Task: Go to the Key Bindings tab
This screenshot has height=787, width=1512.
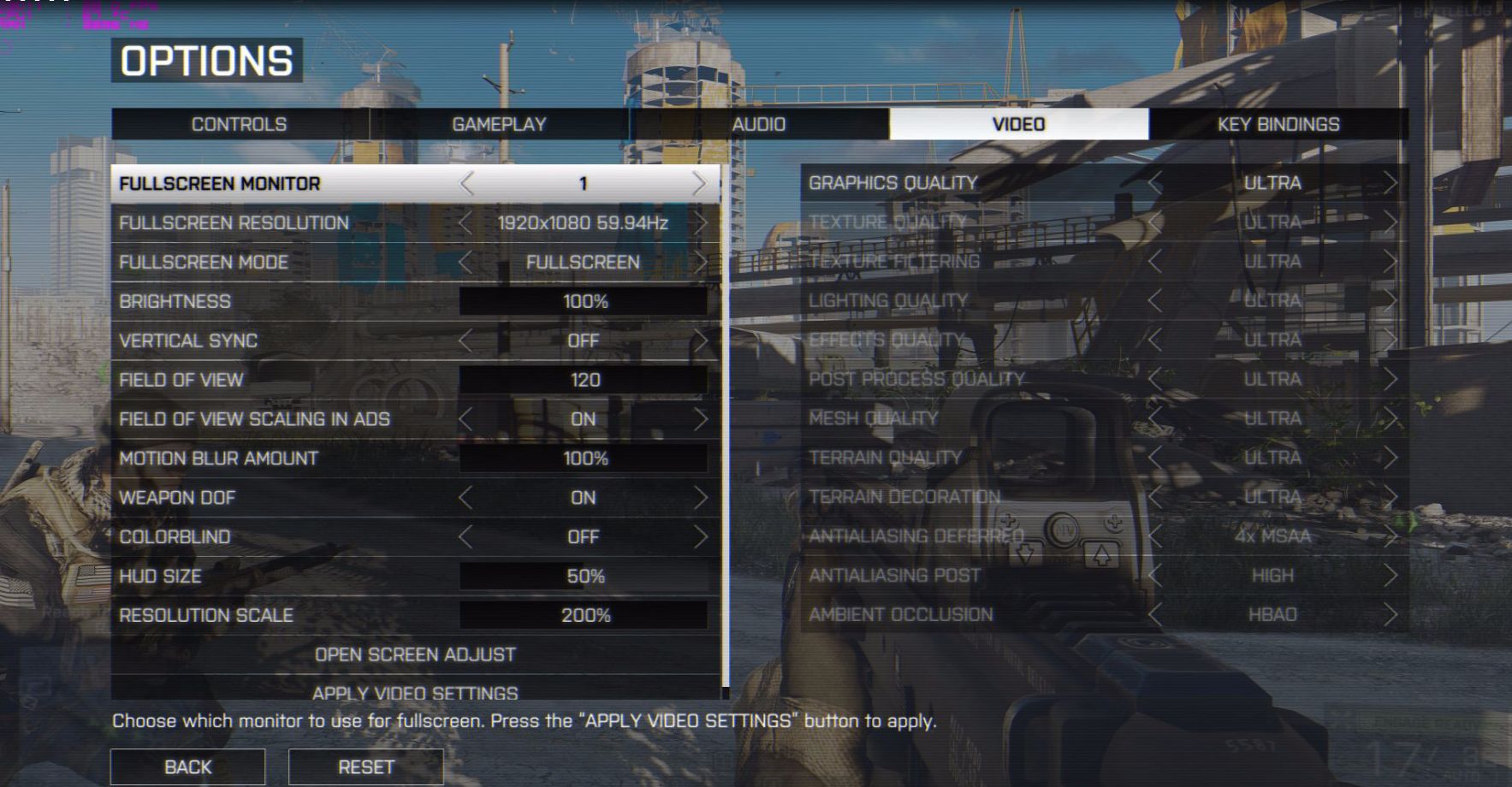Action: click(1278, 124)
